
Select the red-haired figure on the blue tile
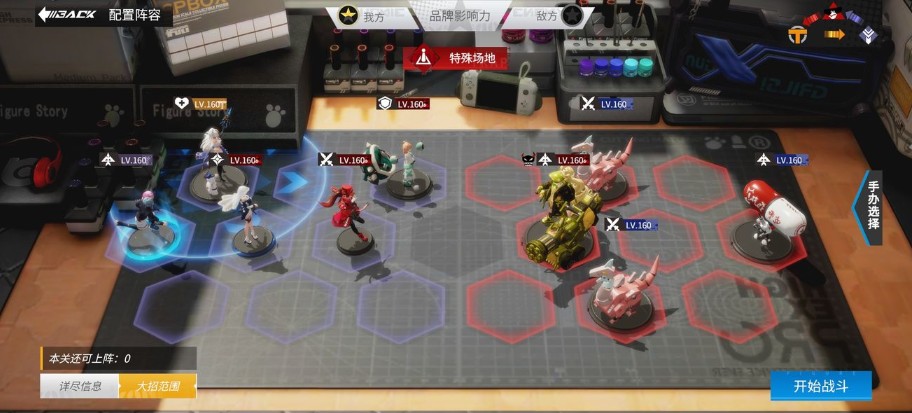pos(346,206)
